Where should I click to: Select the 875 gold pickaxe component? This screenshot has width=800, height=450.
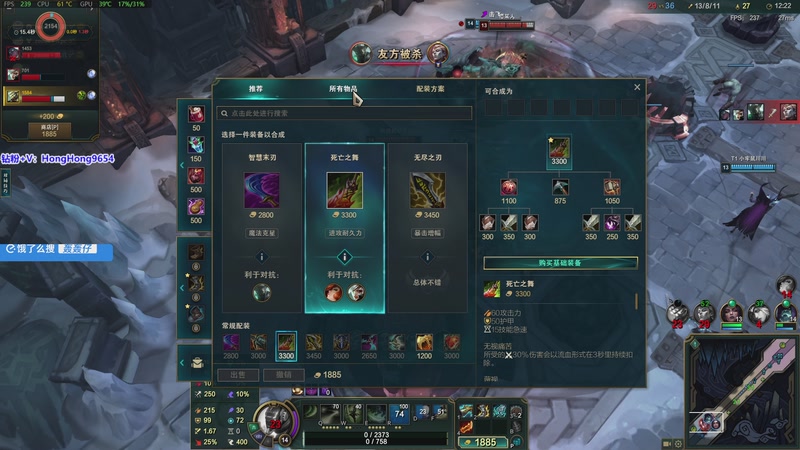(560, 187)
